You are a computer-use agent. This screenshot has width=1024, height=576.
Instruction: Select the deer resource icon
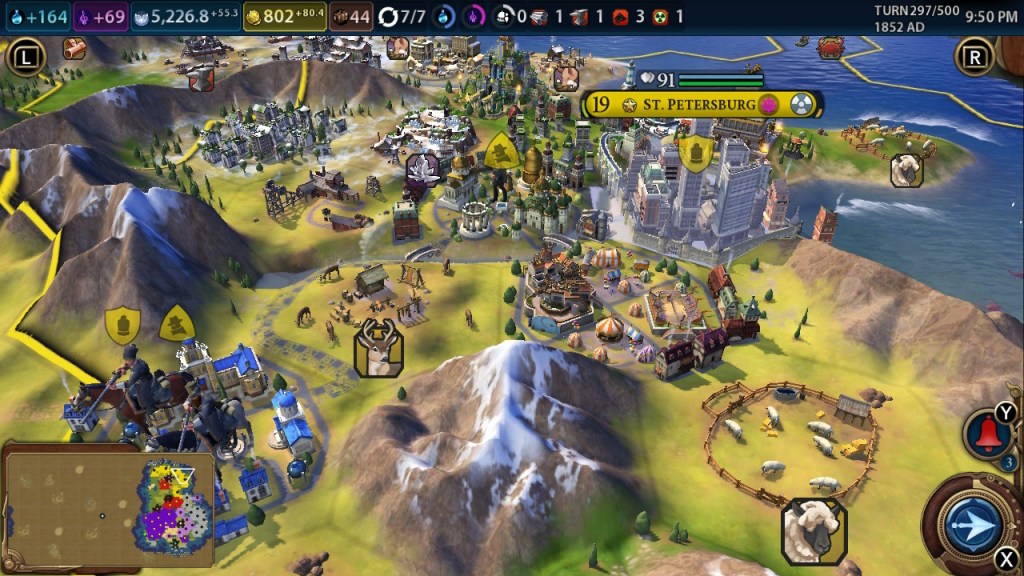tap(378, 348)
